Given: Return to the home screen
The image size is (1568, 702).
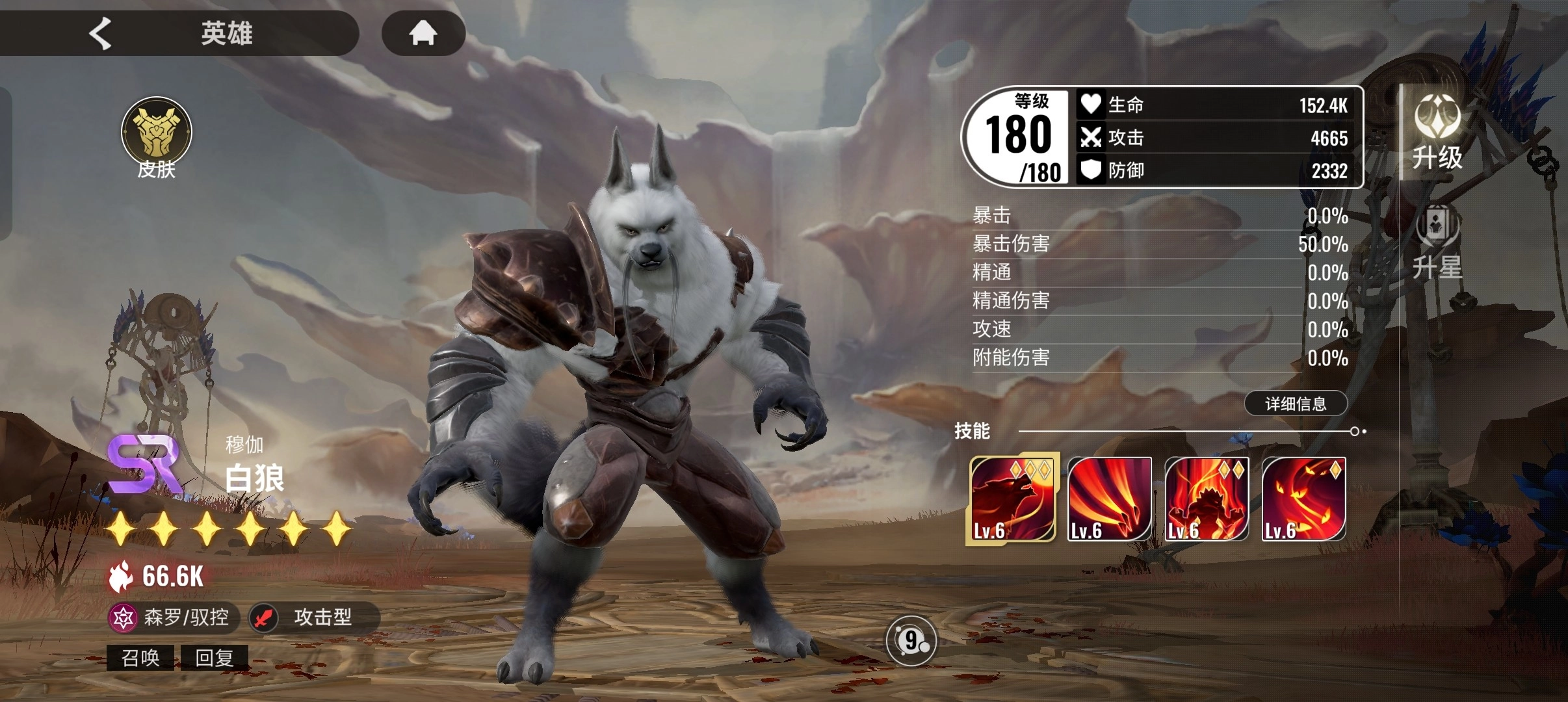Looking at the screenshot, I should (x=423, y=33).
